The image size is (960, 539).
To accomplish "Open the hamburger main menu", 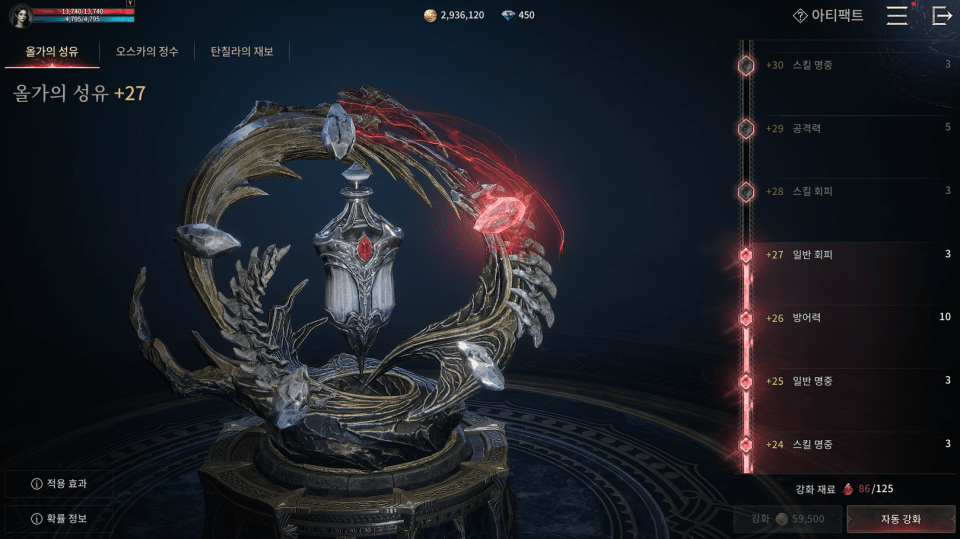I will [897, 16].
